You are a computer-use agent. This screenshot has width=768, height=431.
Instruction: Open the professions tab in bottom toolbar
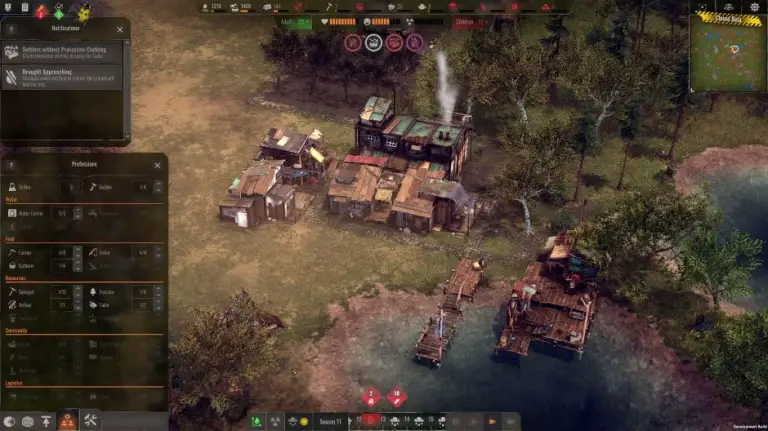(67, 421)
